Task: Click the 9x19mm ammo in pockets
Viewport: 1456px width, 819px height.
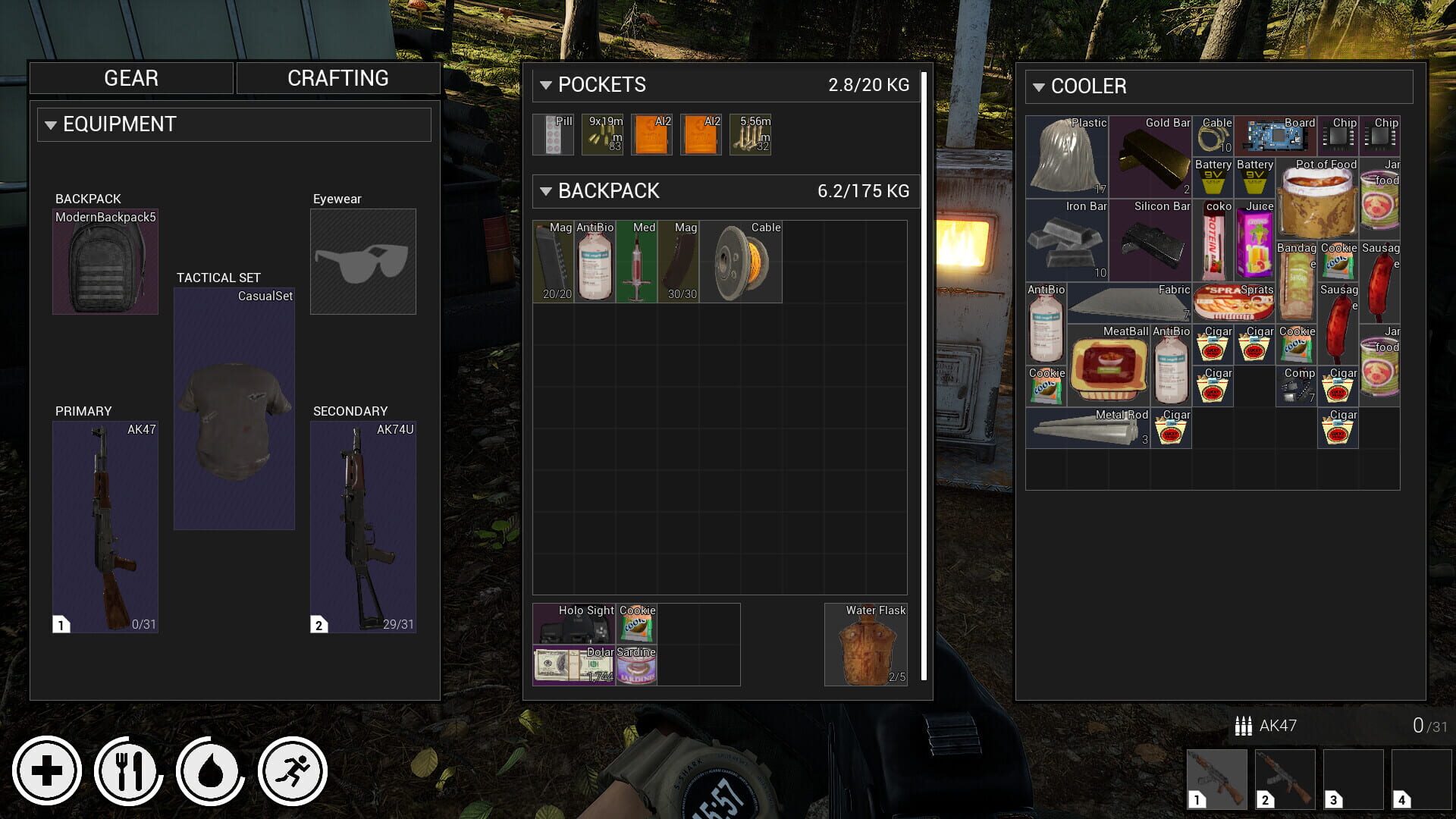Action: pos(601,134)
